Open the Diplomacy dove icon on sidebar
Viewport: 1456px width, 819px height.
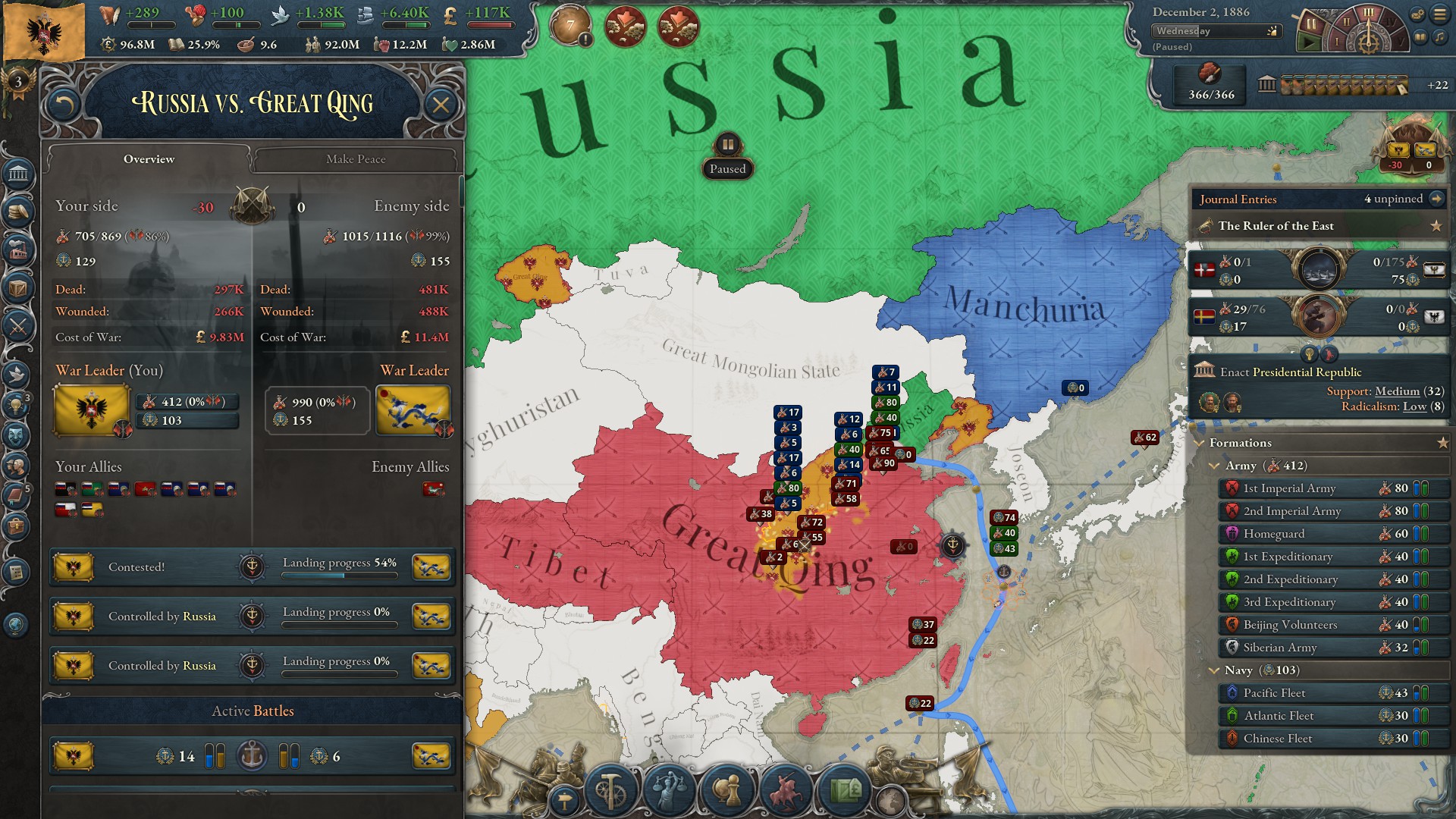click(16, 375)
